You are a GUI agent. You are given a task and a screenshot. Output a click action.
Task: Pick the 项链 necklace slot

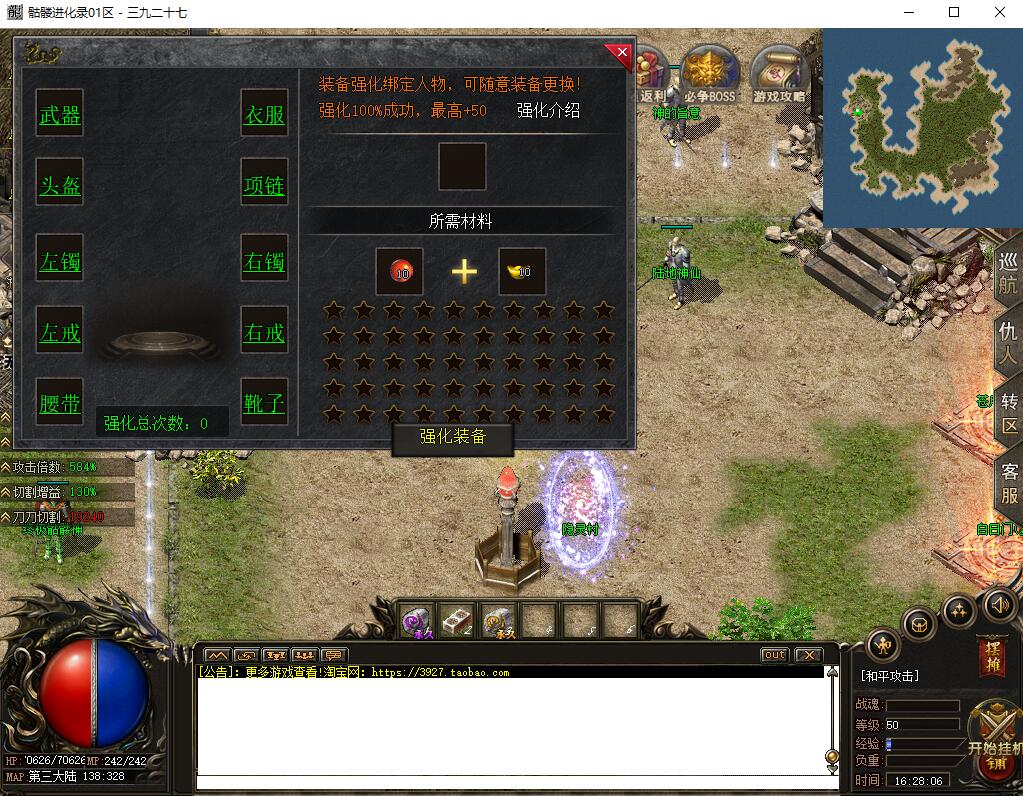[264, 186]
